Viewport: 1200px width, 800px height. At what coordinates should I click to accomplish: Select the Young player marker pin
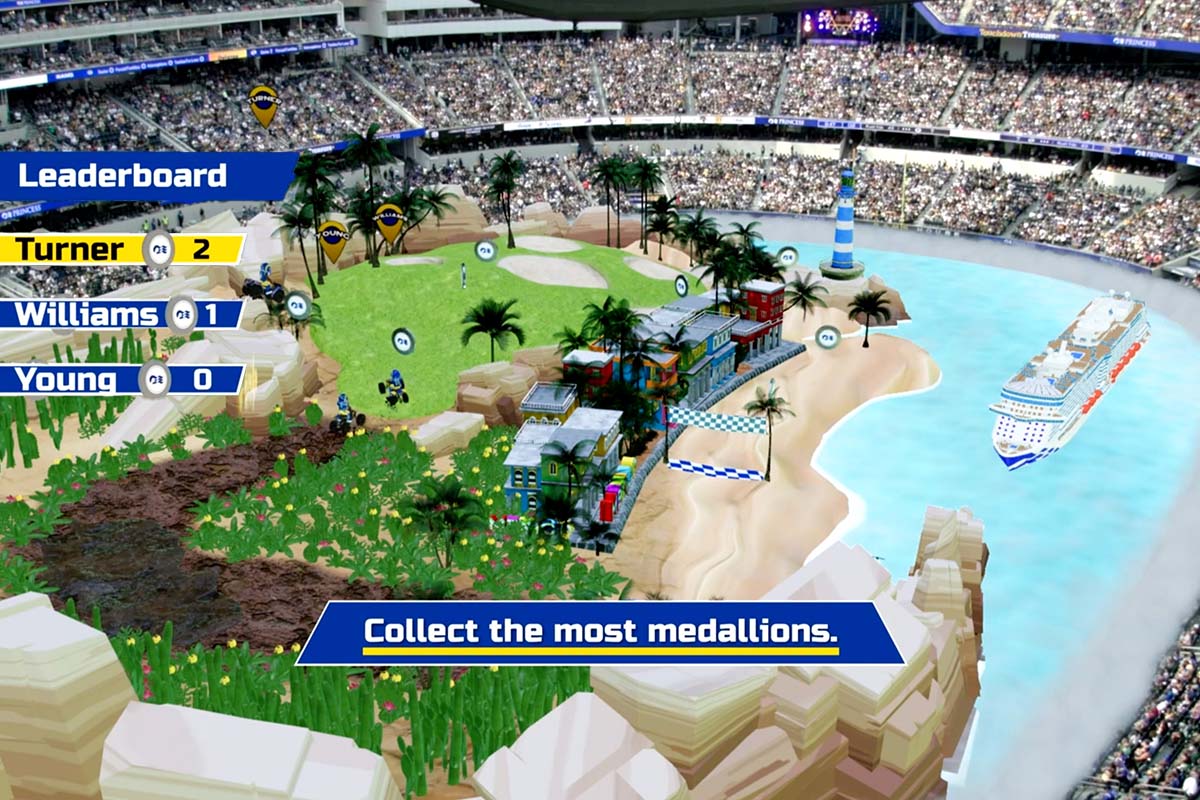tap(332, 238)
